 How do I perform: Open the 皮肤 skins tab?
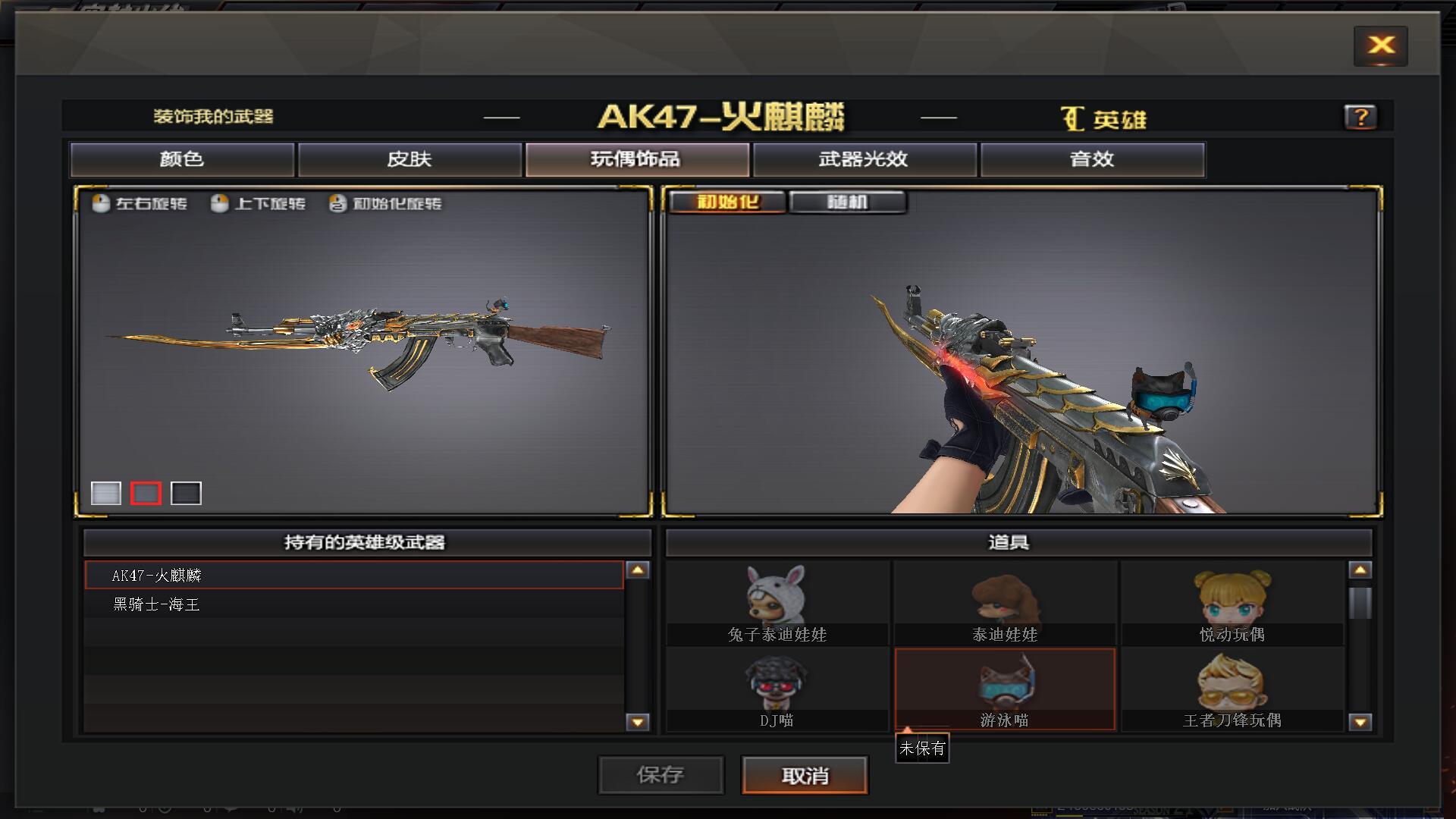coord(410,159)
